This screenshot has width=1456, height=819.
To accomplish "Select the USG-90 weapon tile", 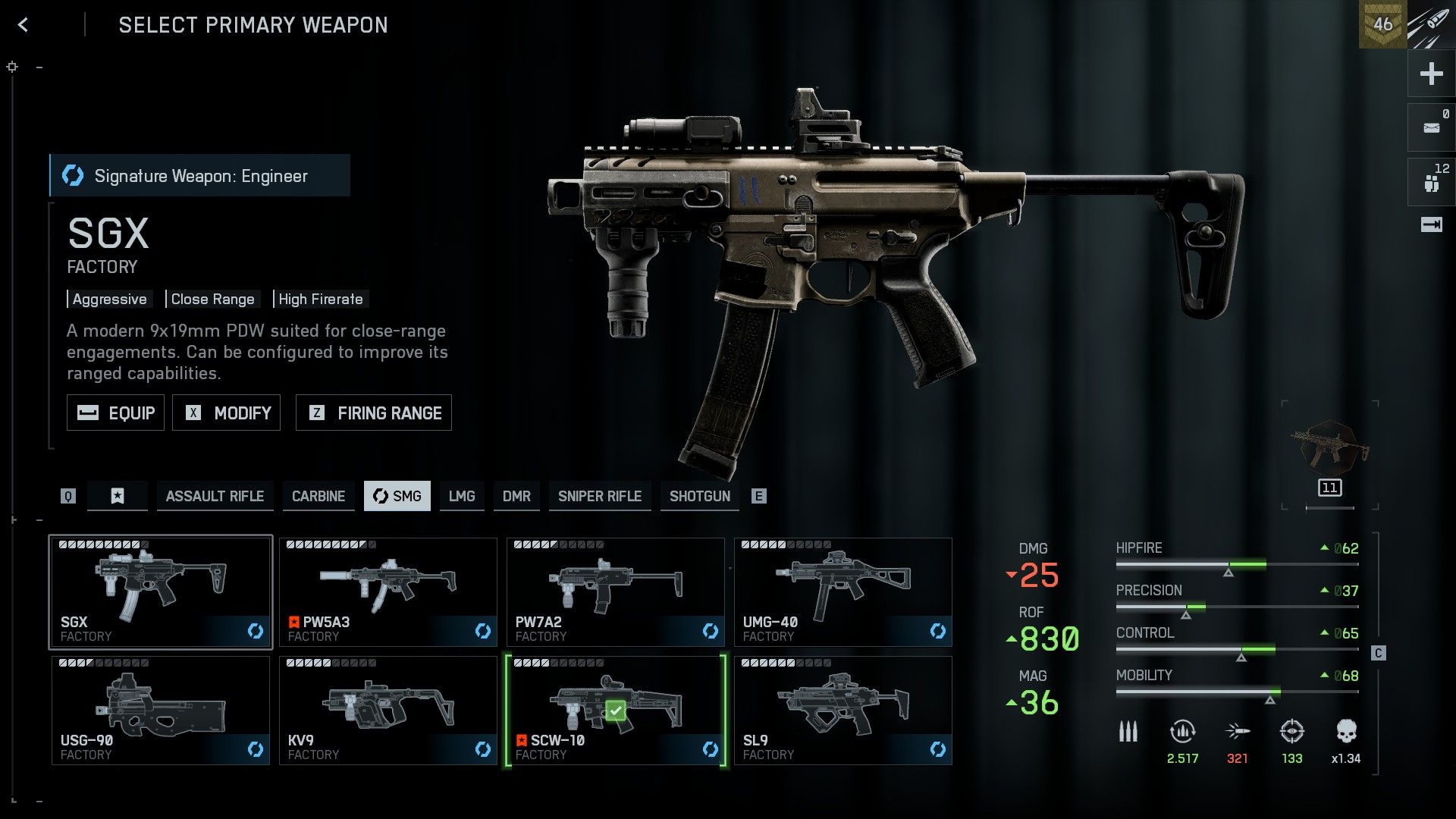I will (x=160, y=711).
